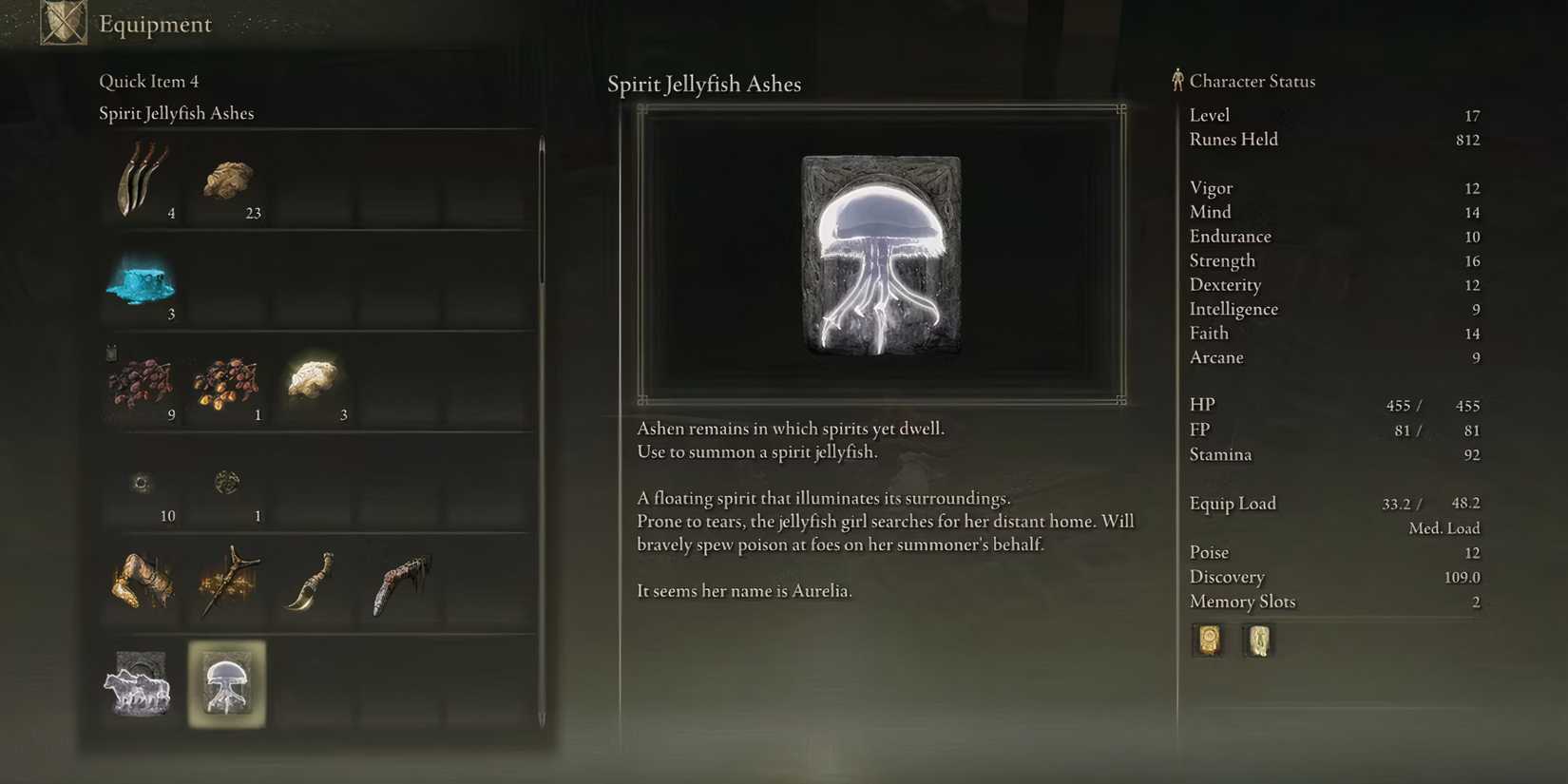This screenshot has width=1568, height=784.
Task: Select the staff in the weapons row
Action: pos(228,583)
